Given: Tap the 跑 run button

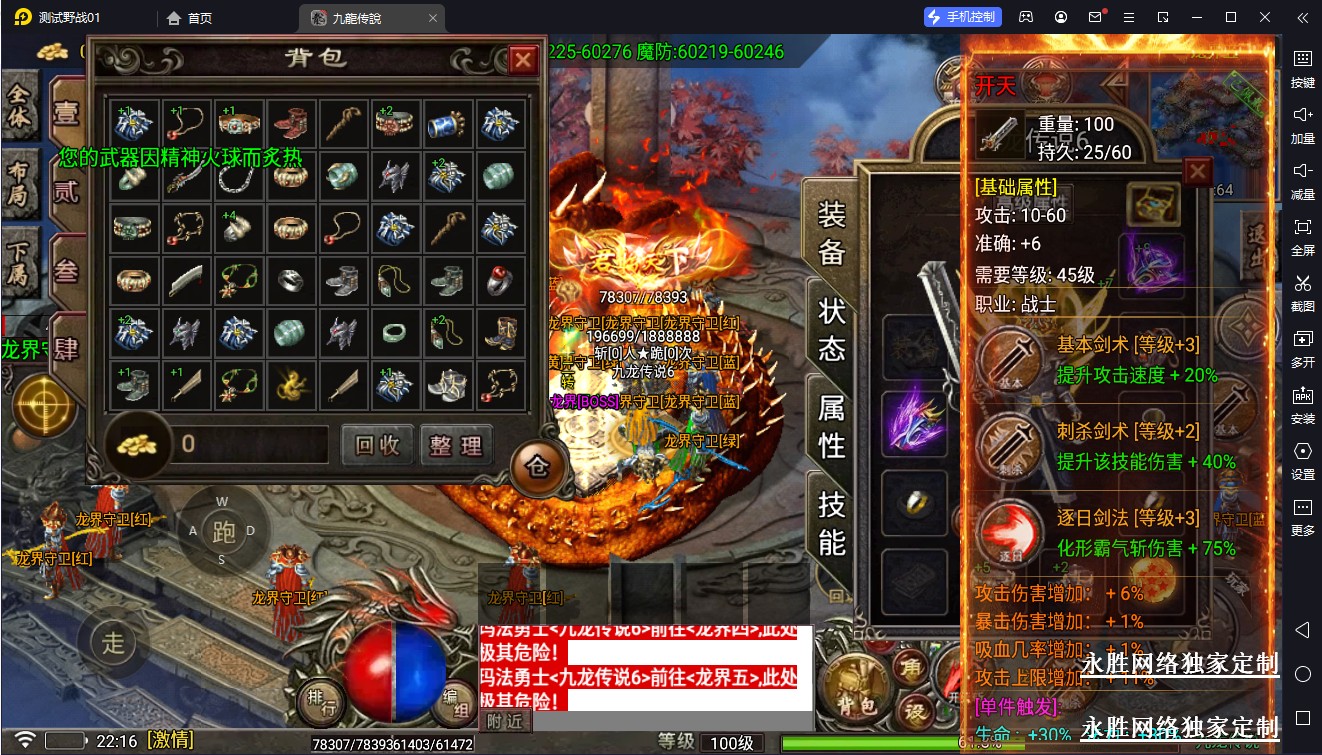Looking at the screenshot, I should (223, 531).
